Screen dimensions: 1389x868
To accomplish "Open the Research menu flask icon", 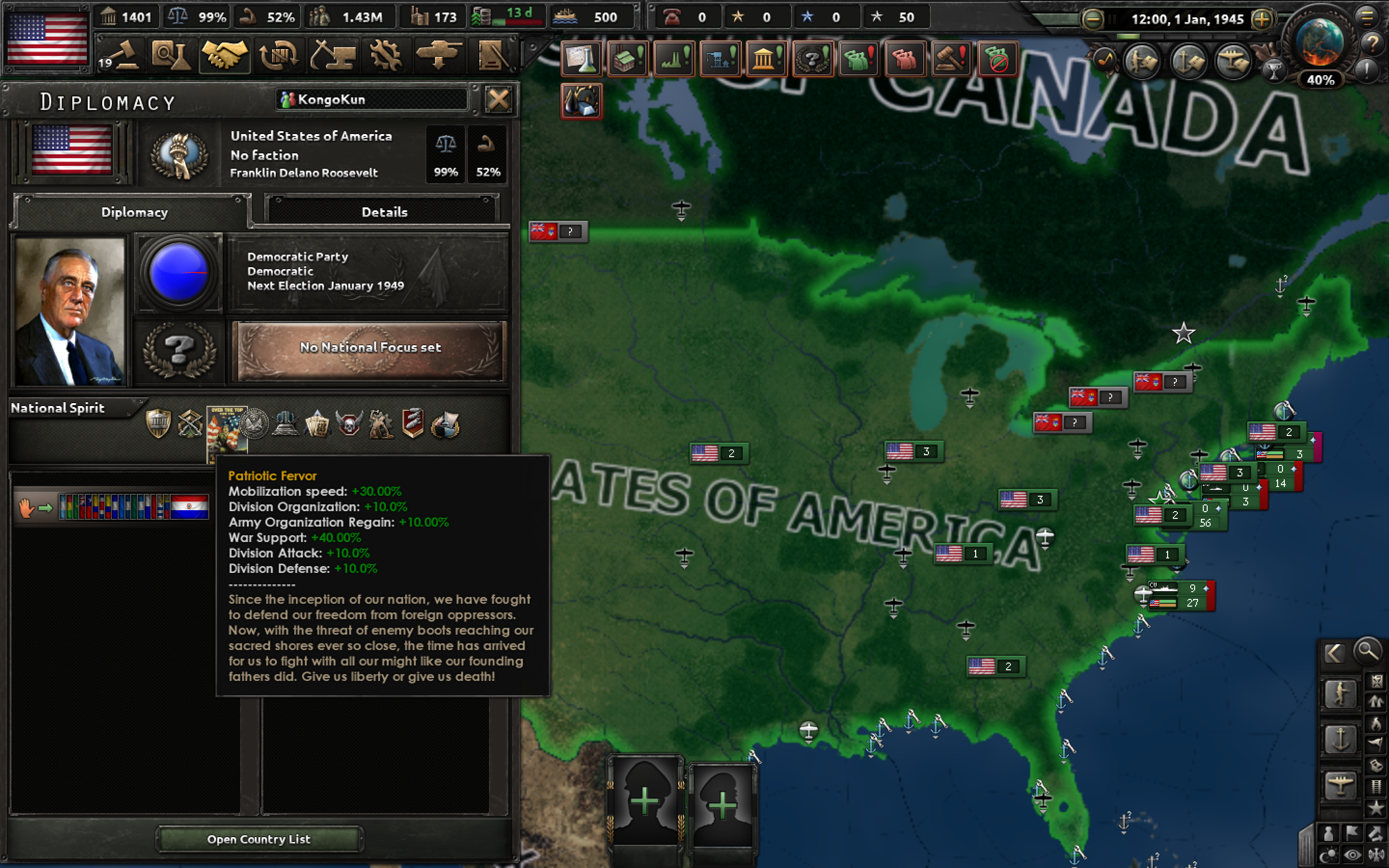I will click(x=170, y=55).
